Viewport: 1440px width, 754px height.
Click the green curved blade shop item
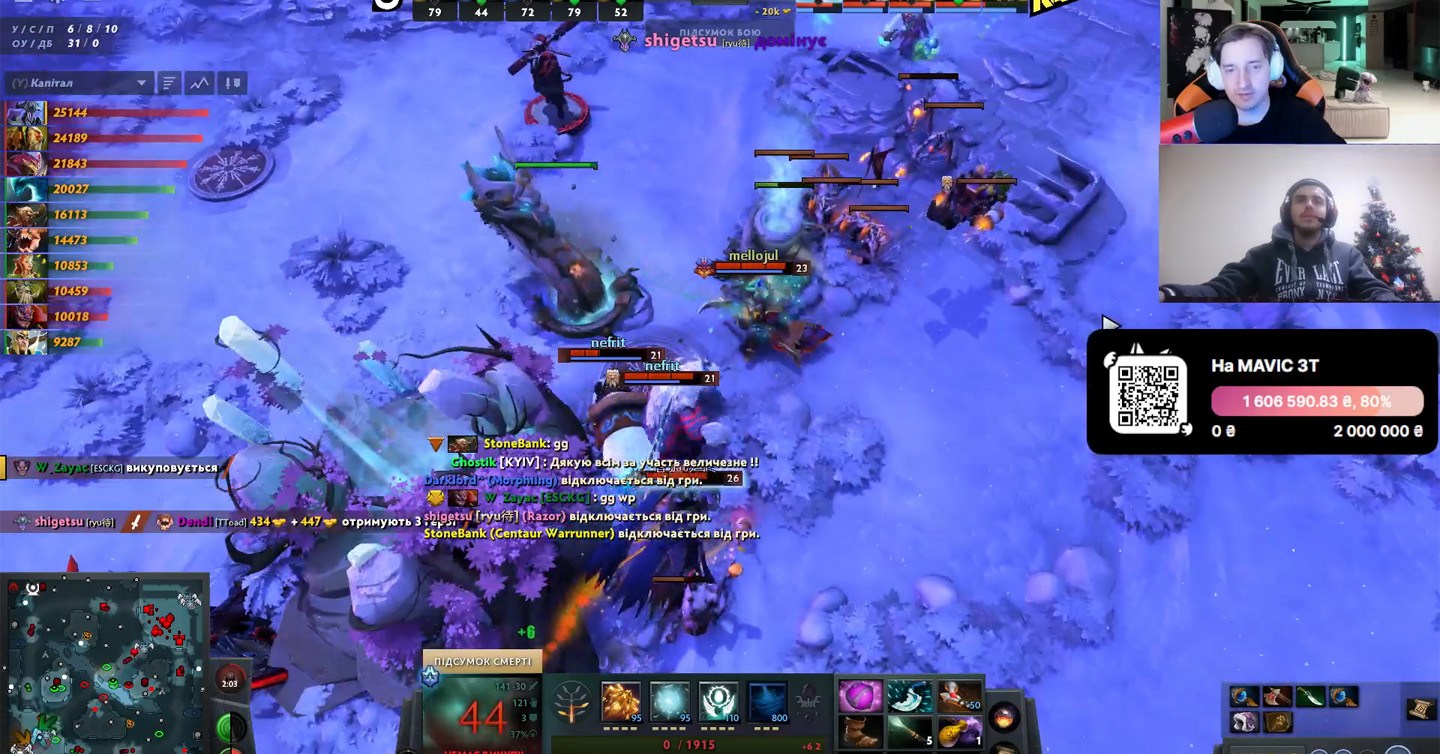click(x=1310, y=697)
